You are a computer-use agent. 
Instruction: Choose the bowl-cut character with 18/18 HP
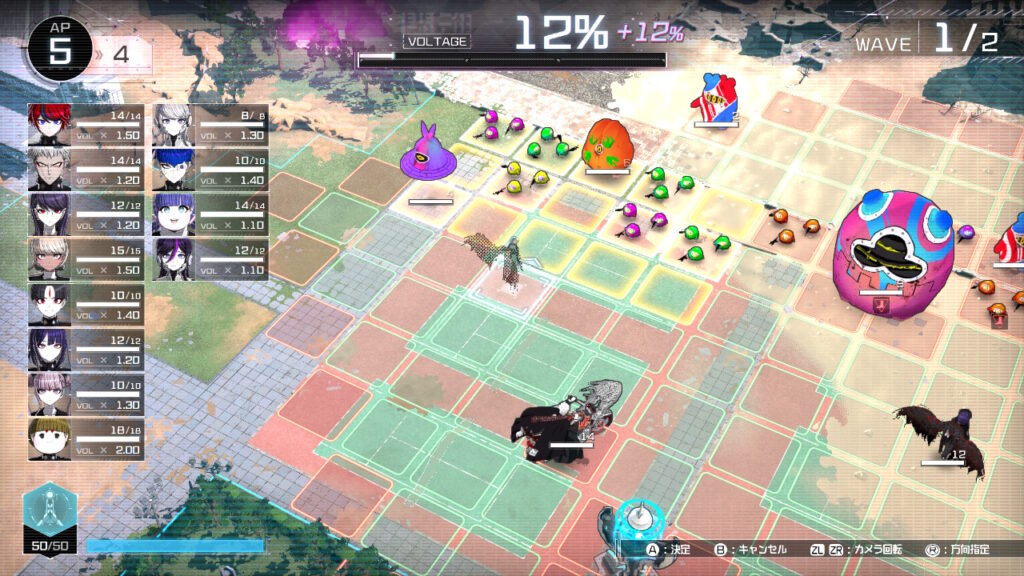[x=48, y=437]
